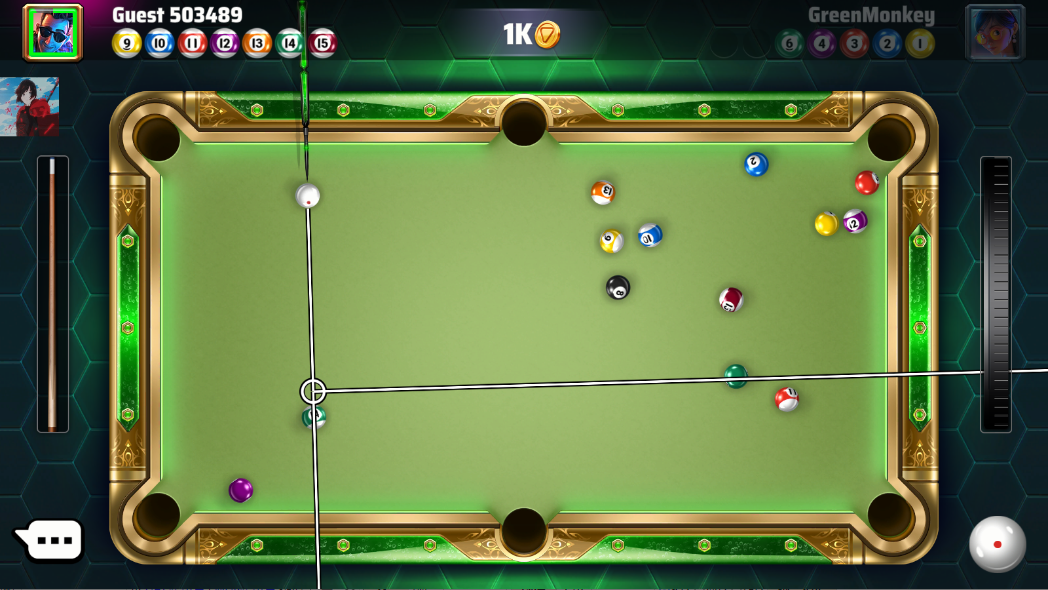This screenshot has height=590, width=1048.
Task: Click the 1K coin pot indicator
Action: [531, 35]
